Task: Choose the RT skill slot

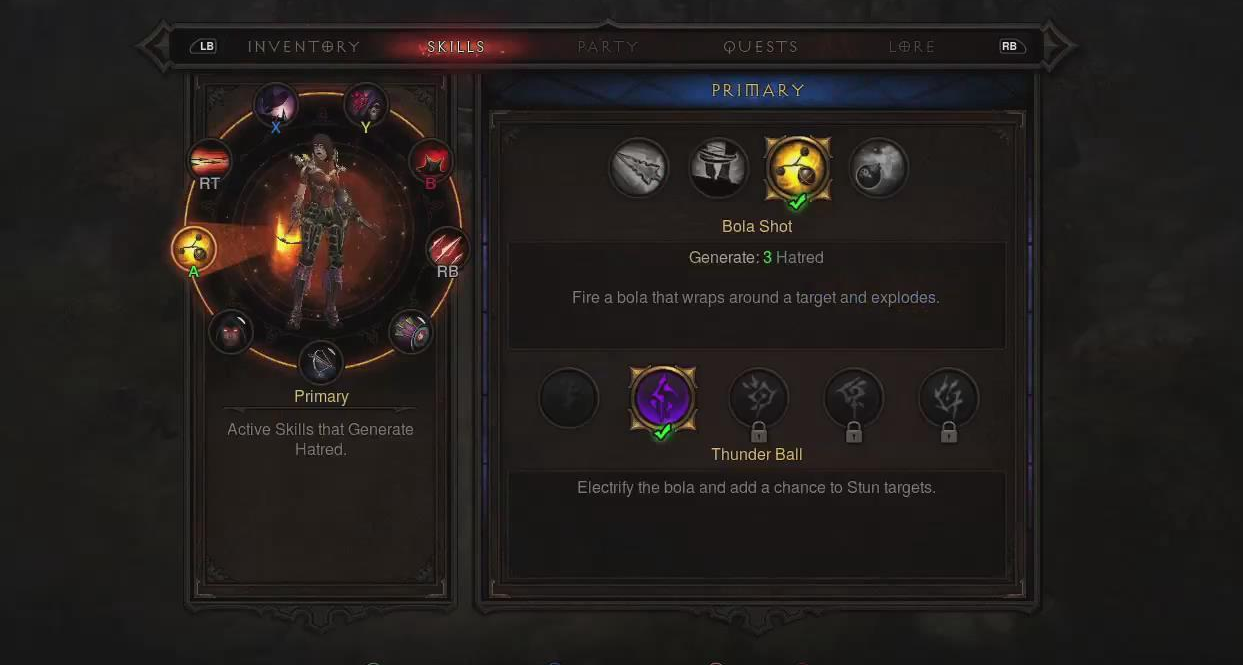Action: pyautogui.click(x=210, y=161)
